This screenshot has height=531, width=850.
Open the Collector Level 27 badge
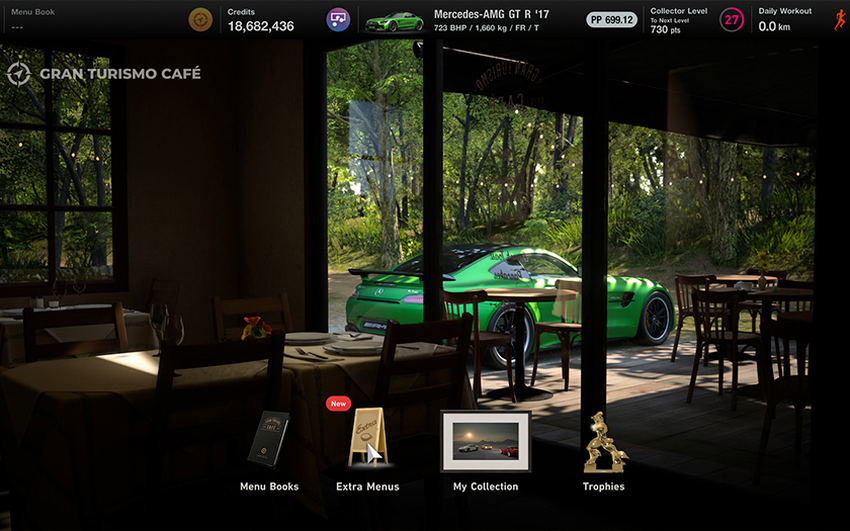(732, 19)
